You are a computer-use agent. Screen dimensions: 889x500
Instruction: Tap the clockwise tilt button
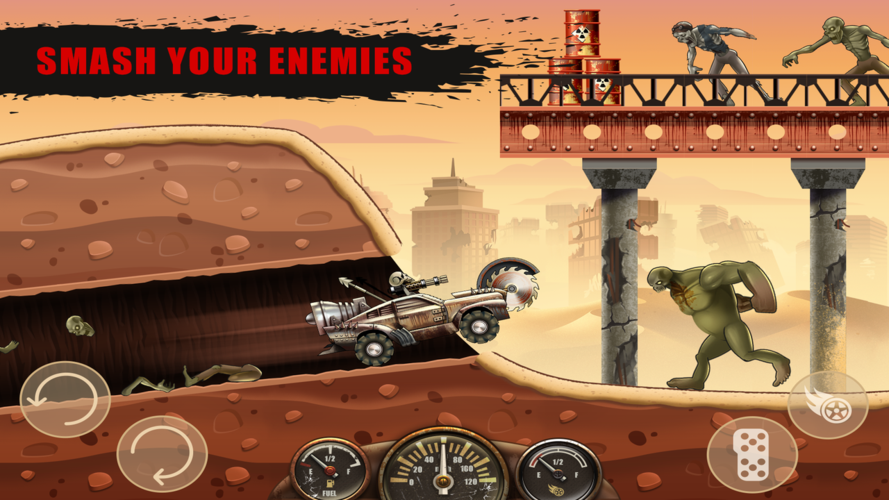[162, 452]
